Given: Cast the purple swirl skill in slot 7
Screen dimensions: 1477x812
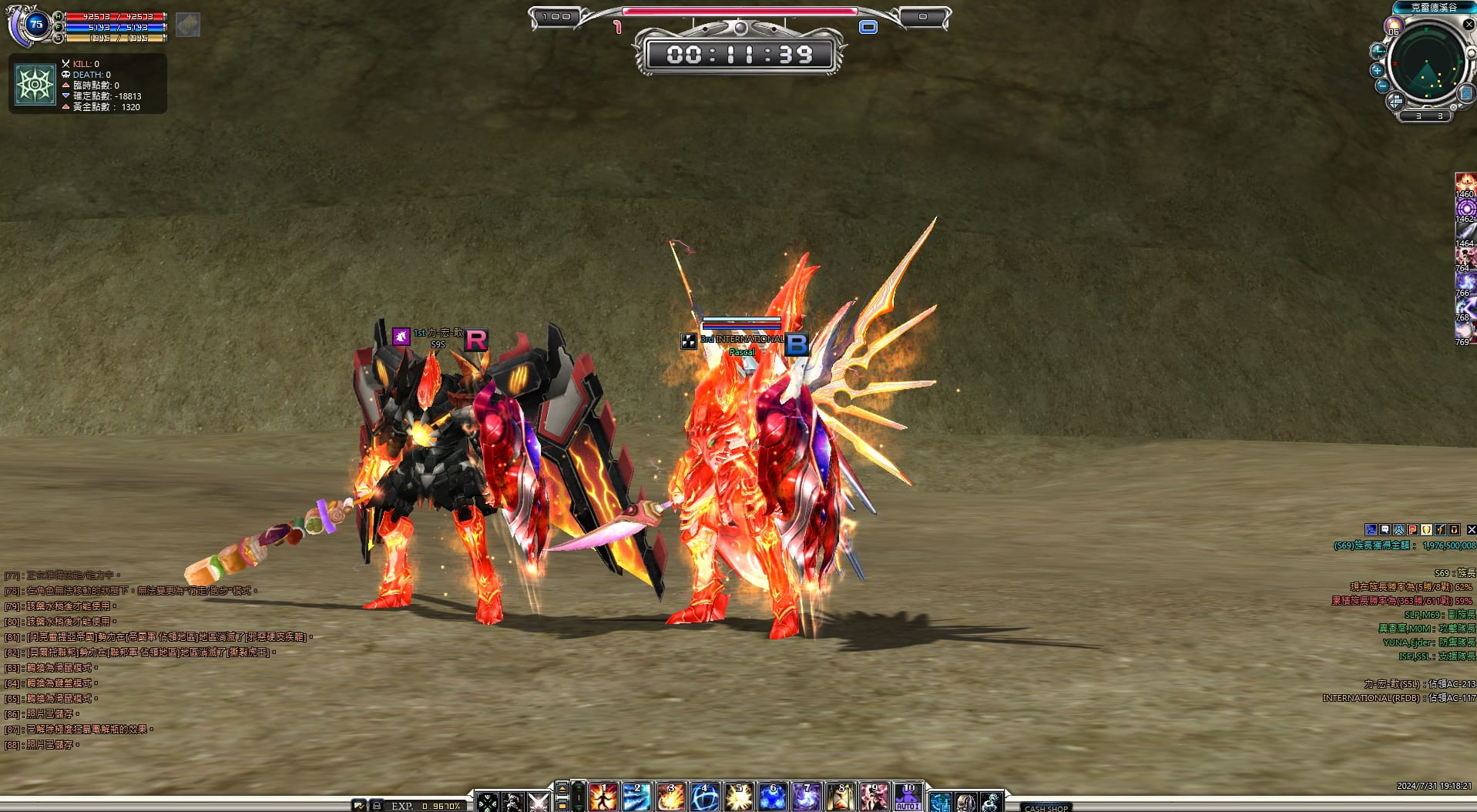Looking at the screenshot, I should [807, 797].
